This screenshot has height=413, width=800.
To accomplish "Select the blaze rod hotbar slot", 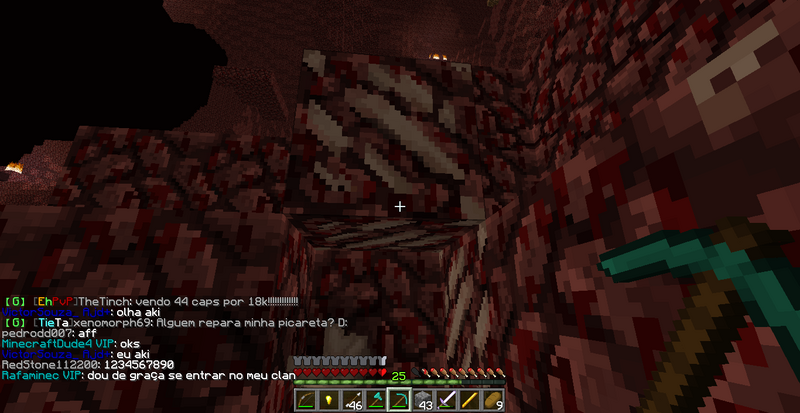I will 470,400.
